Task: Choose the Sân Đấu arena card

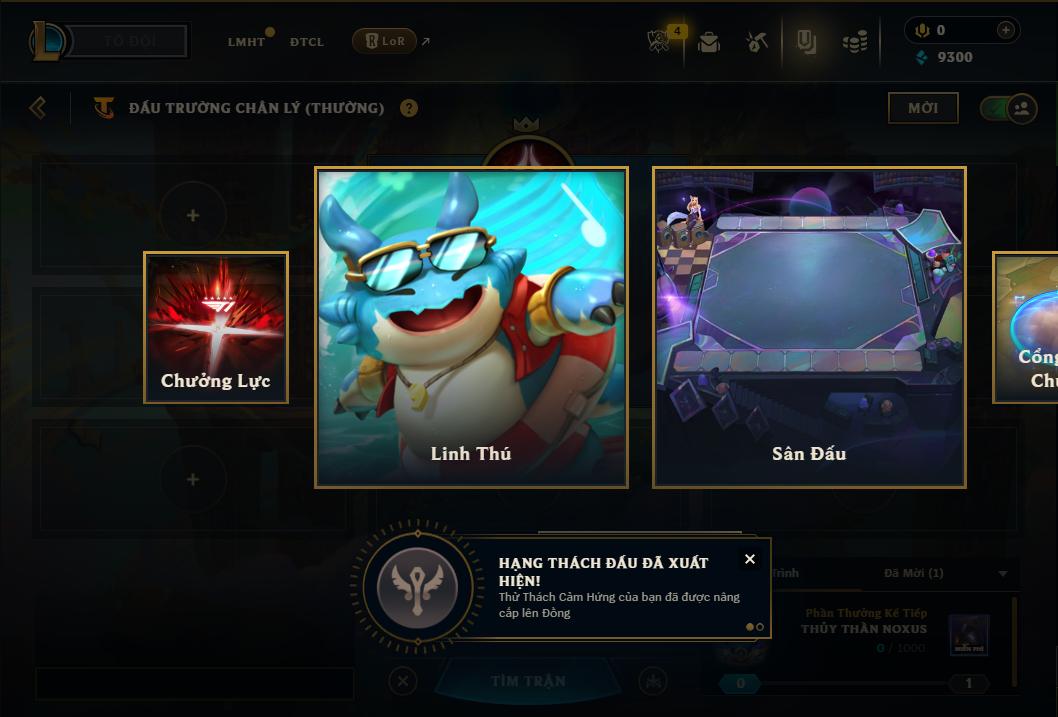Action: tap(809, 327)
